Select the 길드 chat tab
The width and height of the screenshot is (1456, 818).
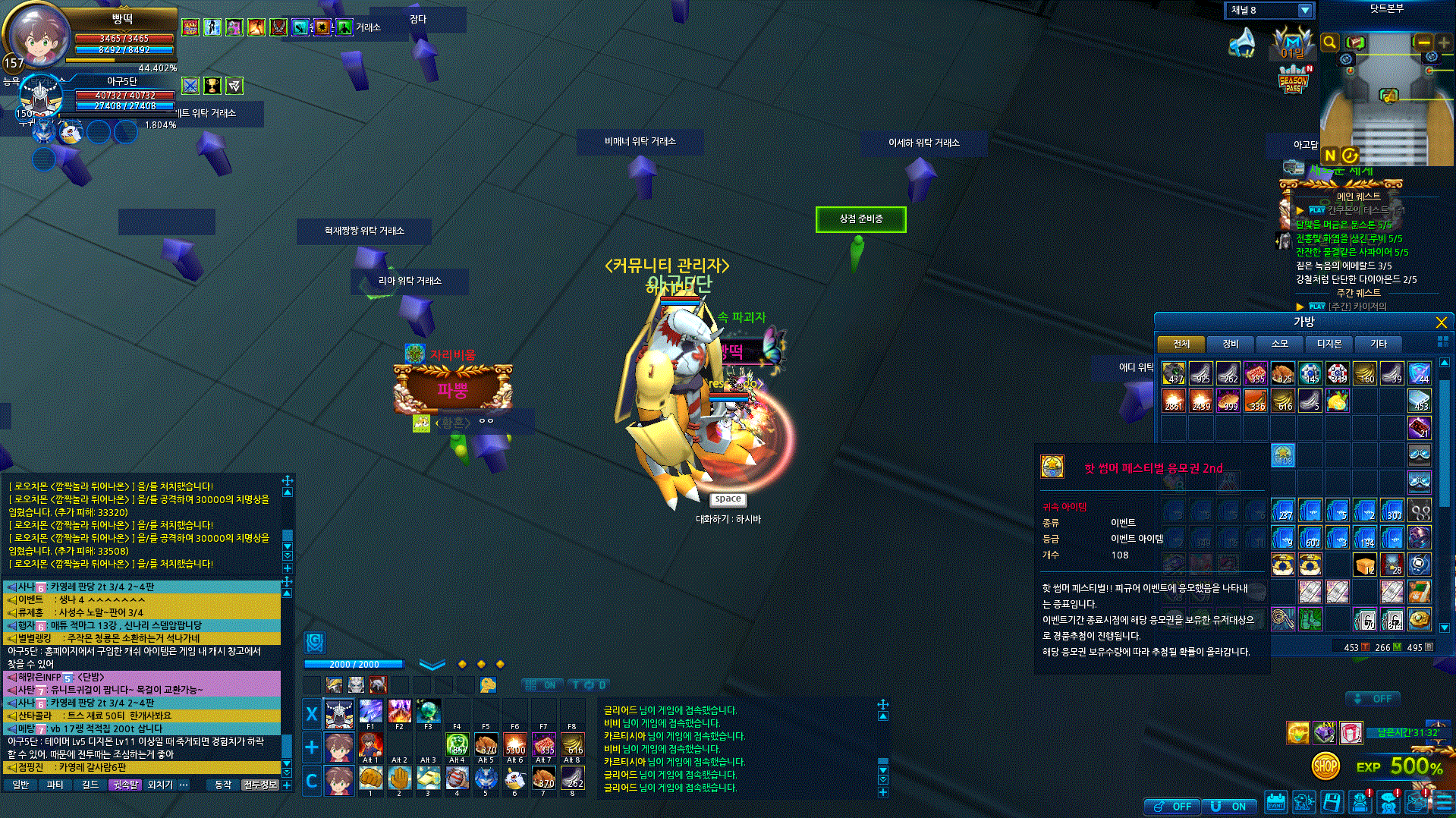(90, 785)
